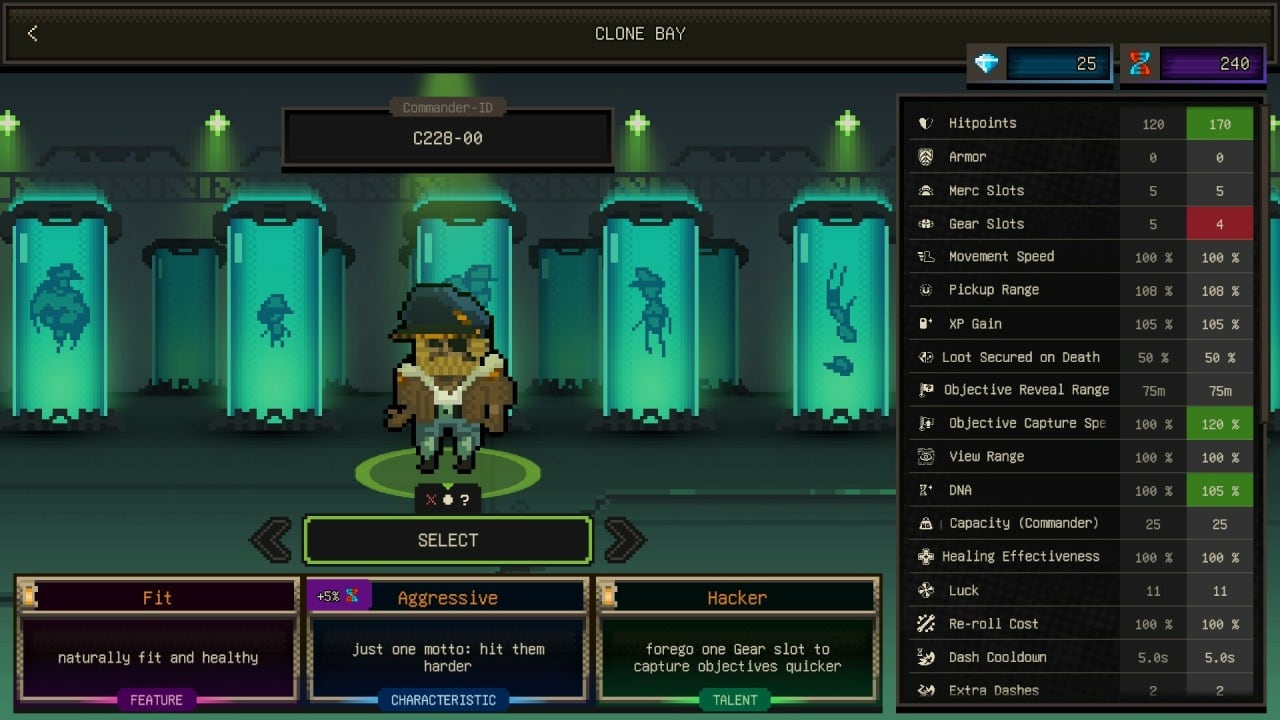Viewport: 1280px width, 720px height.
Task: Select the Dash Cooldown stat row
Action: 1080,657
